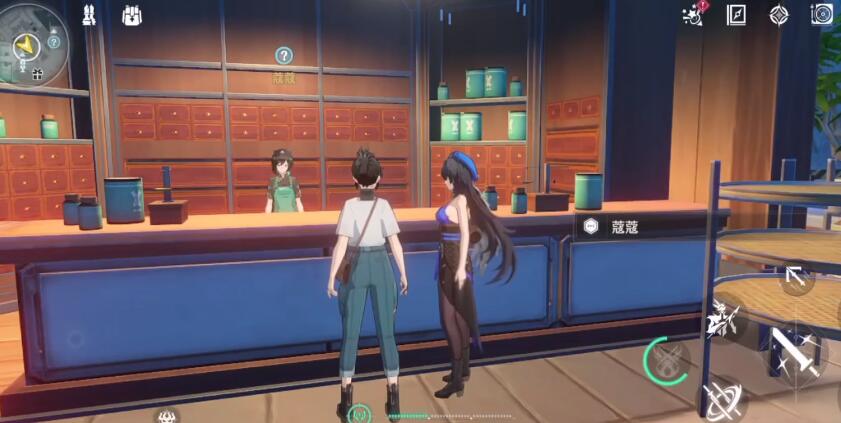Viewport: 841px width, 423px height.
Task: Use the basic sword attack button
Action: coord(795,353)
